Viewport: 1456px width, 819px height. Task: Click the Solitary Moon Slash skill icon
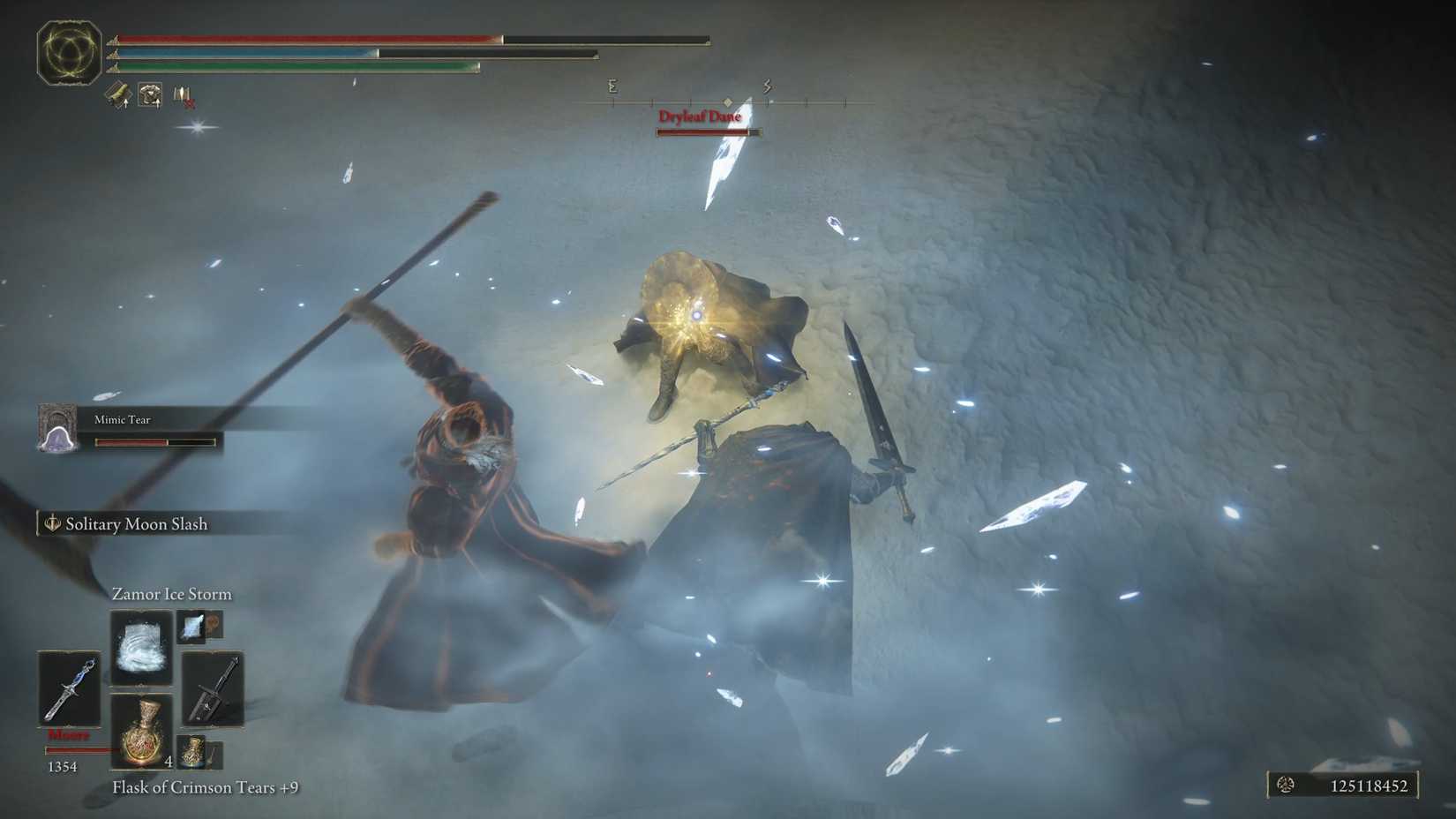coord(51,524)
